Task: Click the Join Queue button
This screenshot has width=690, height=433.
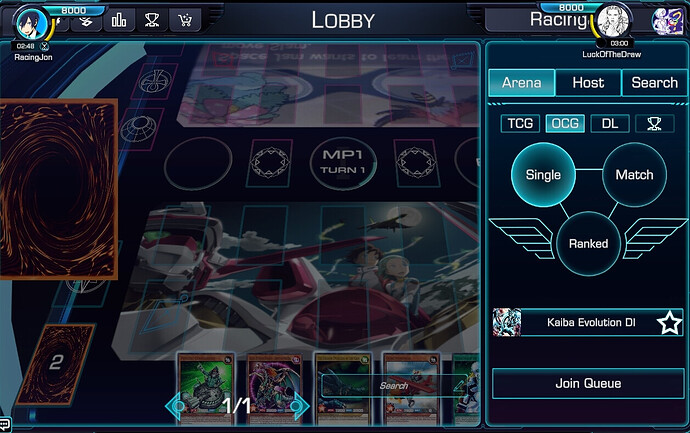Action: coord(588,383)
